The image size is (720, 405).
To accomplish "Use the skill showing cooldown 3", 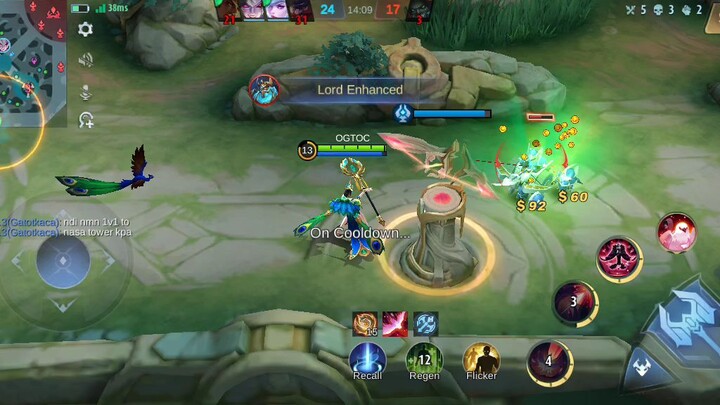I will pos(575,301).
